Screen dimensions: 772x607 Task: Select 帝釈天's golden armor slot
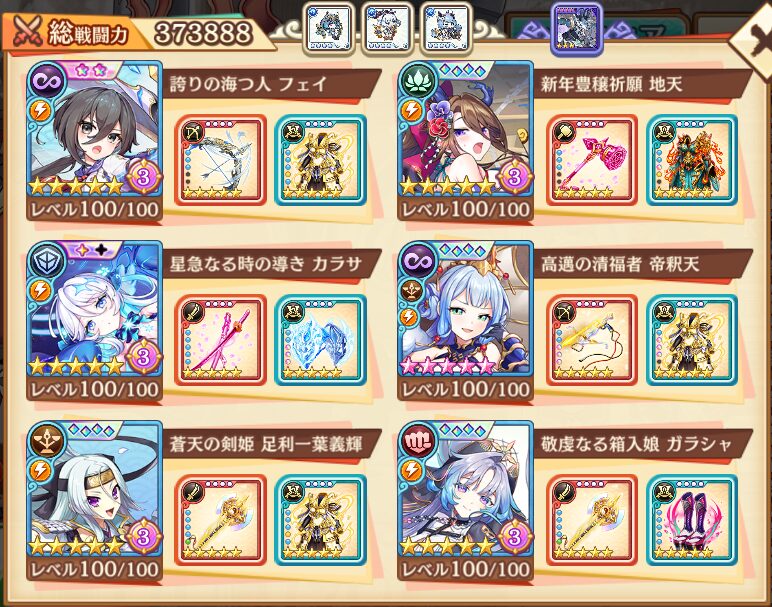(x=690, y=340)
